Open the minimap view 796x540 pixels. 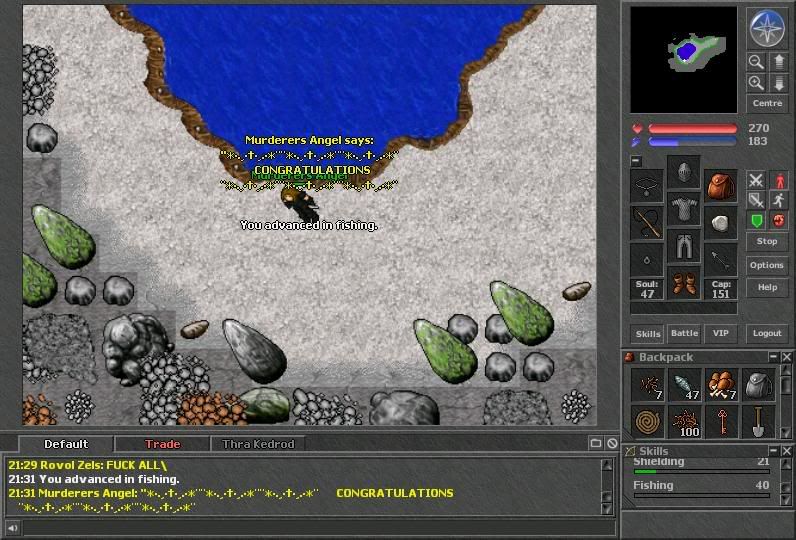(683, 59)
